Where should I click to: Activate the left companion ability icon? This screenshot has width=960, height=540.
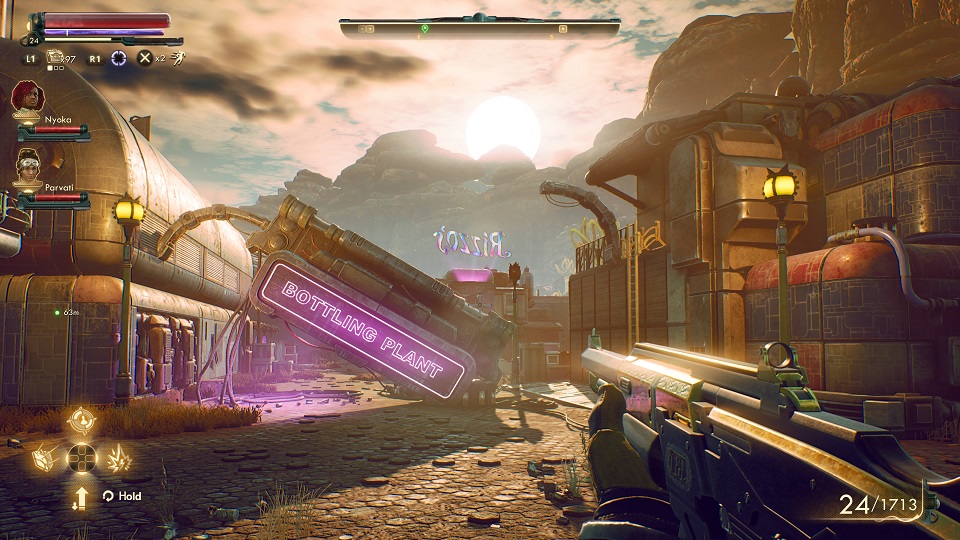(45, 458)
